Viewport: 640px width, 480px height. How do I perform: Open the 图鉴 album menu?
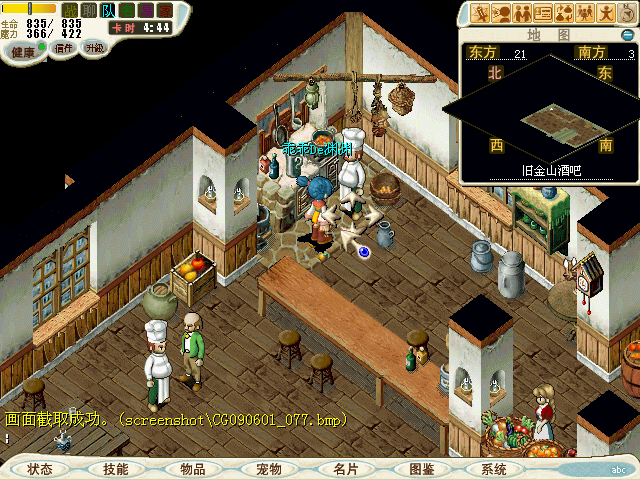coord(421,469)
